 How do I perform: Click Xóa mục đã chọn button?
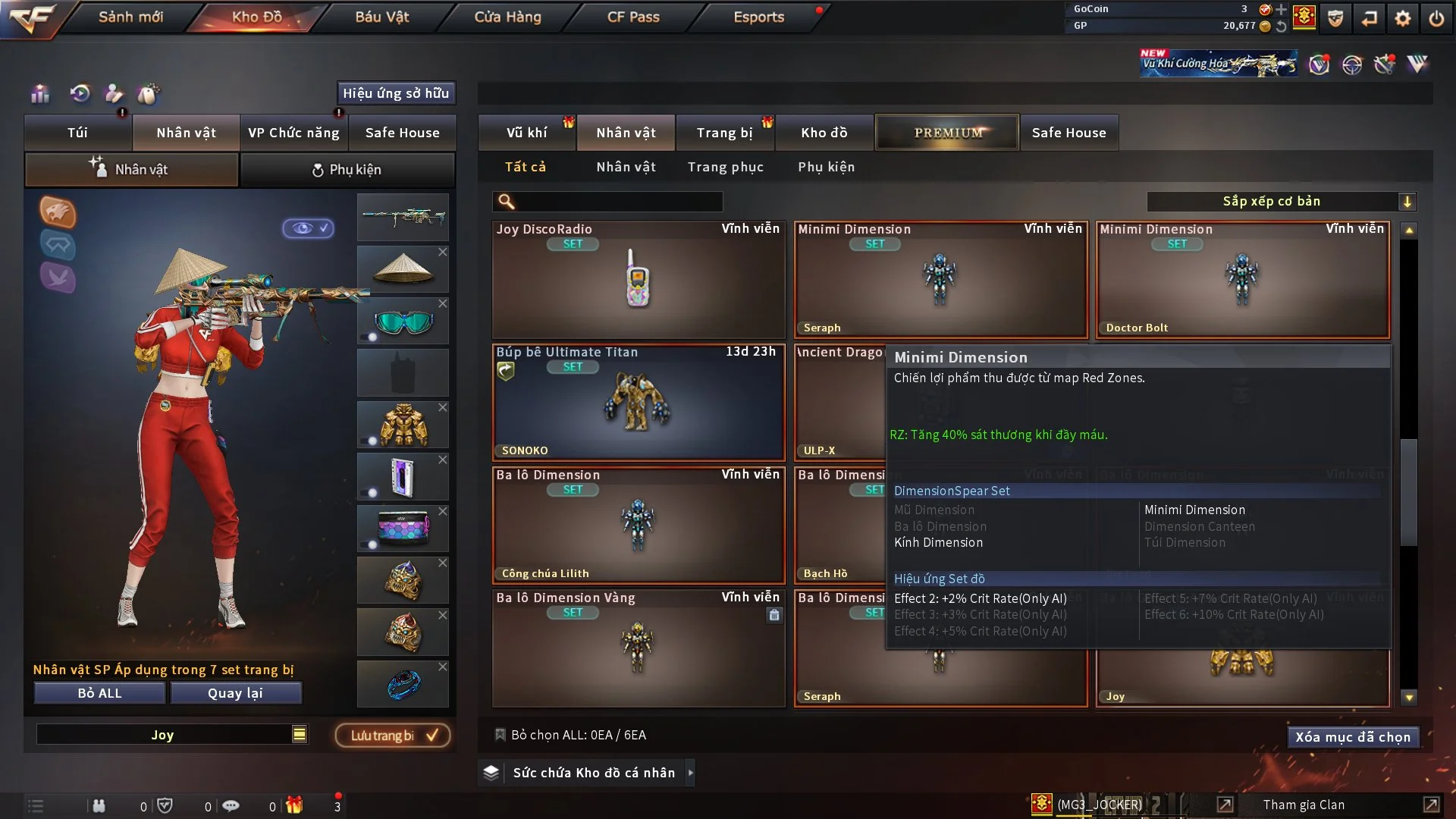1352,737
